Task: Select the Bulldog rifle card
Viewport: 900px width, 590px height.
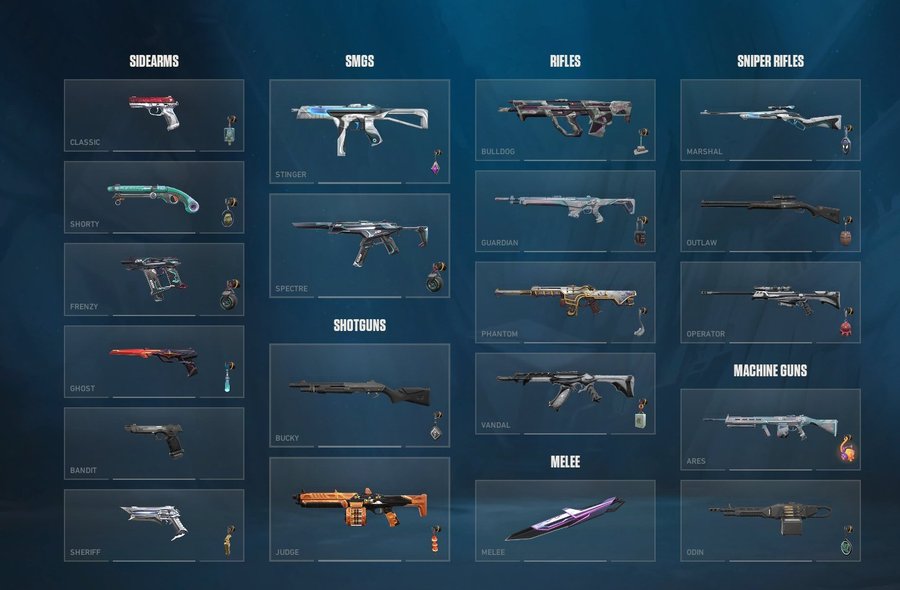Action: [564, 120]
